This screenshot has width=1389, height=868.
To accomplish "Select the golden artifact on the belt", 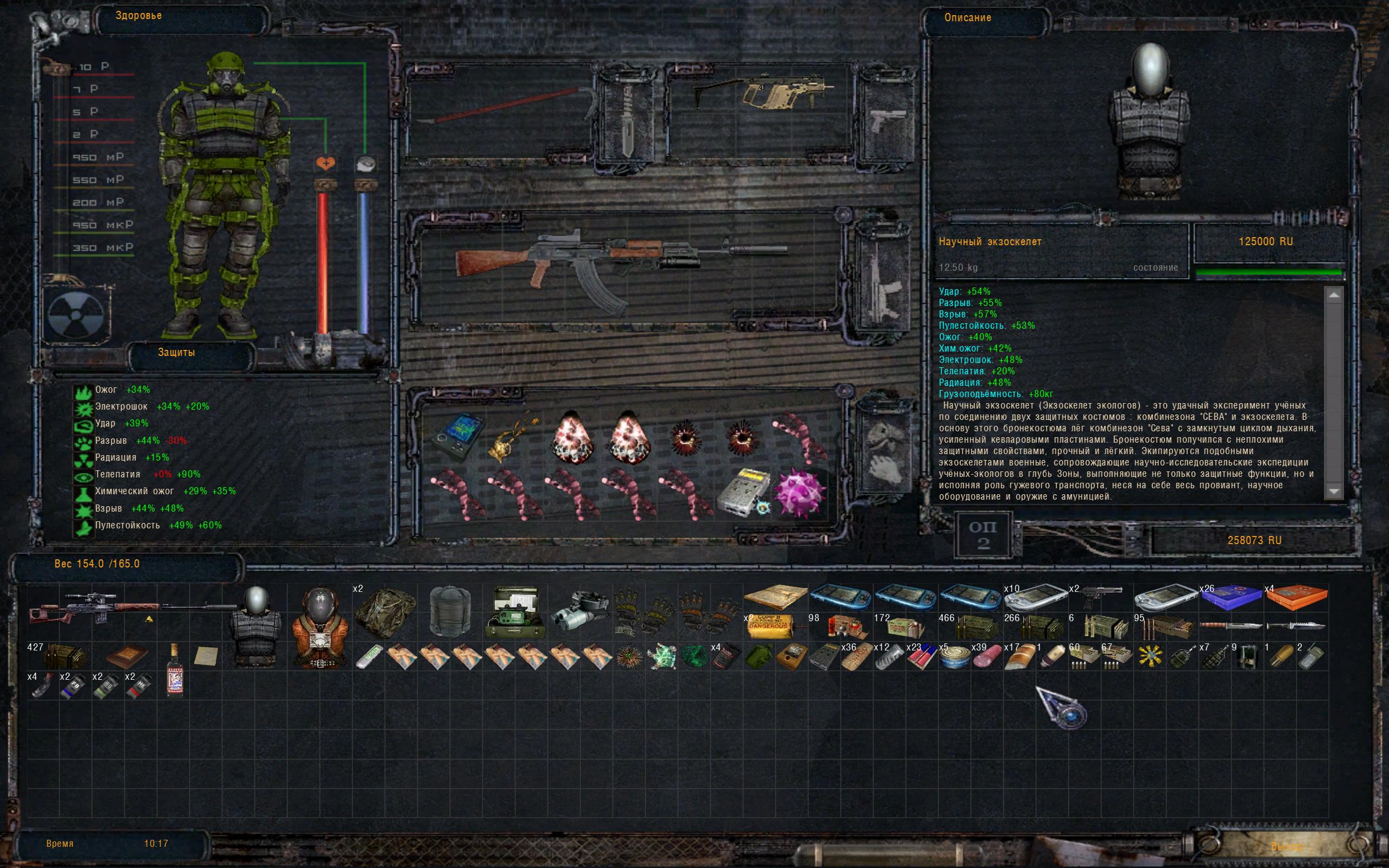I will 513,436.
